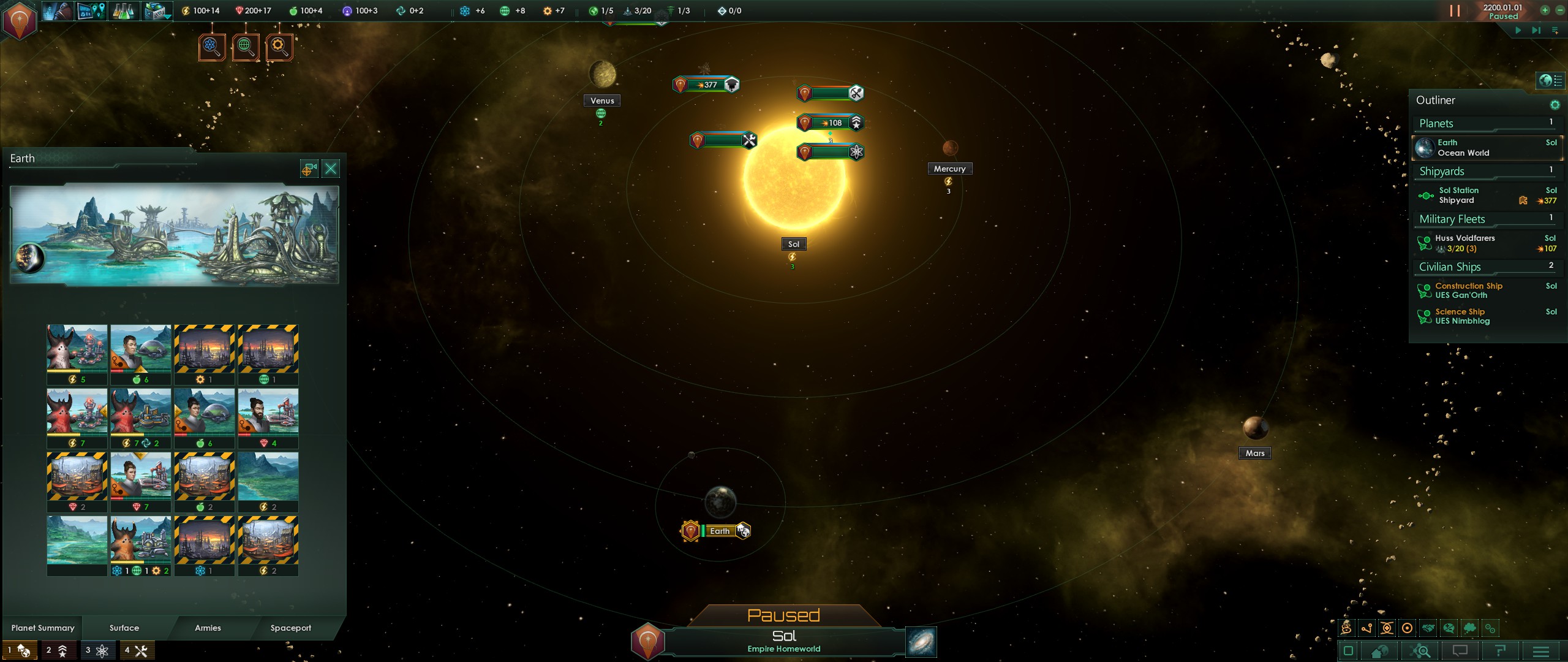Open the main menu hamburger button

pos(1541,651)
